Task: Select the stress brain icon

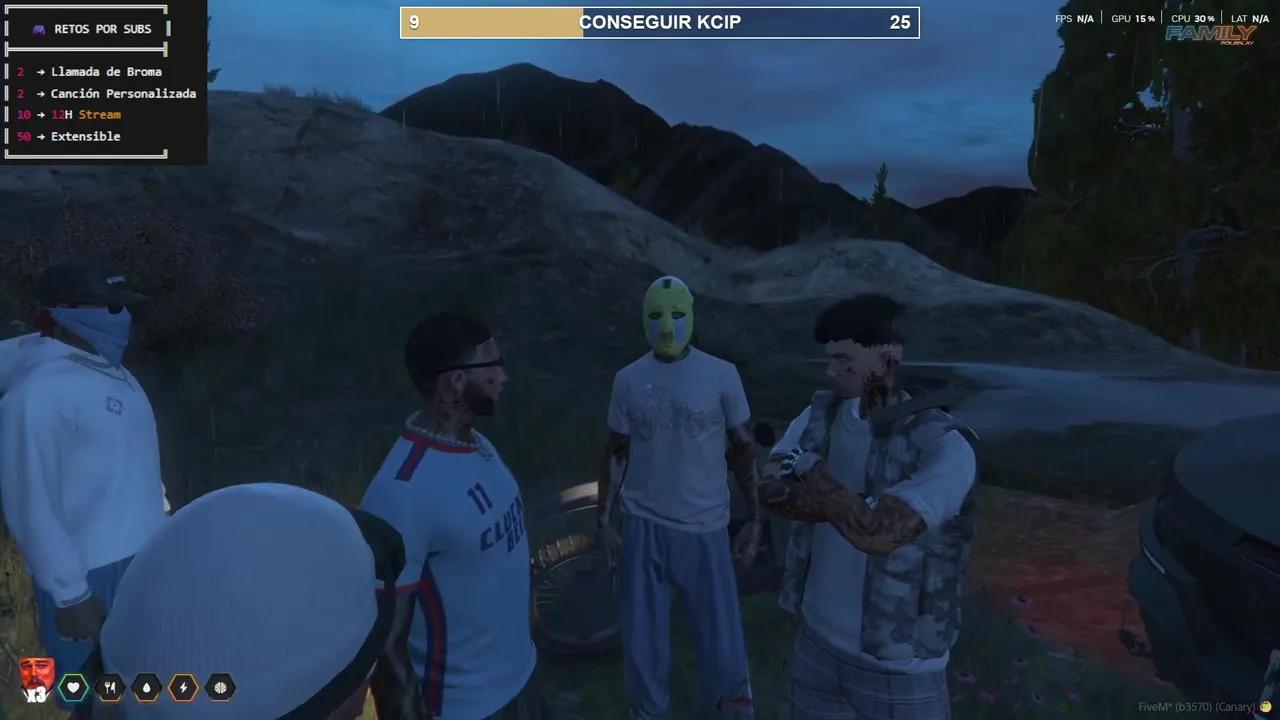Action: 219,687
